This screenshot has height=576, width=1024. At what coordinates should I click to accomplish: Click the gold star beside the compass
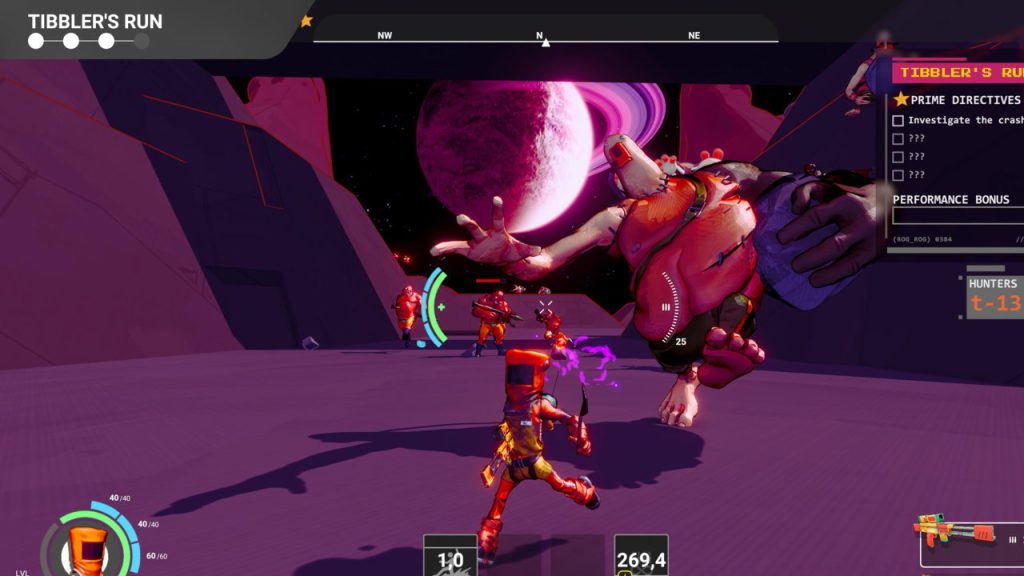tap(307, 21)
